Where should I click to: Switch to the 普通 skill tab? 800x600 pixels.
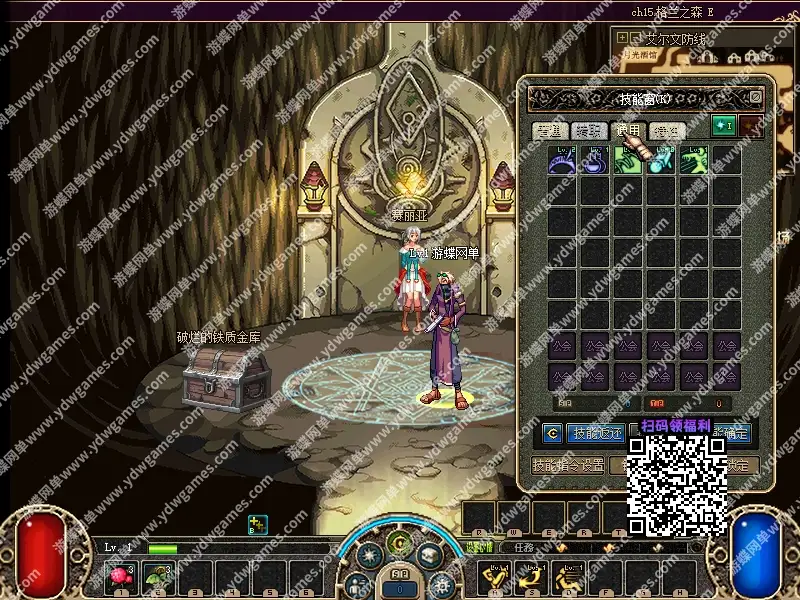click(x=550, y=131)
